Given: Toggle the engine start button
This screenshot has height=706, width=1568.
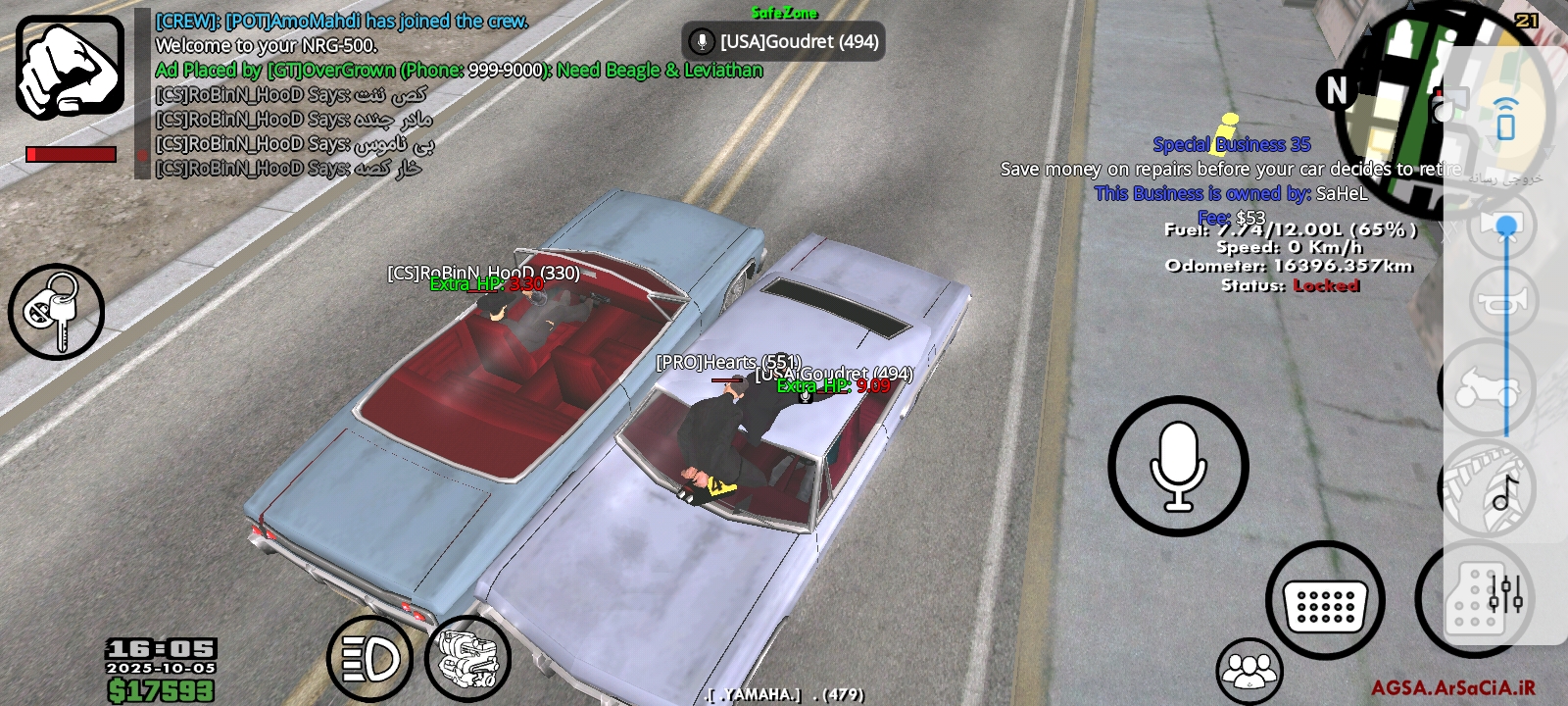Looking at the screenshot, I should click(x=468, y=659).
